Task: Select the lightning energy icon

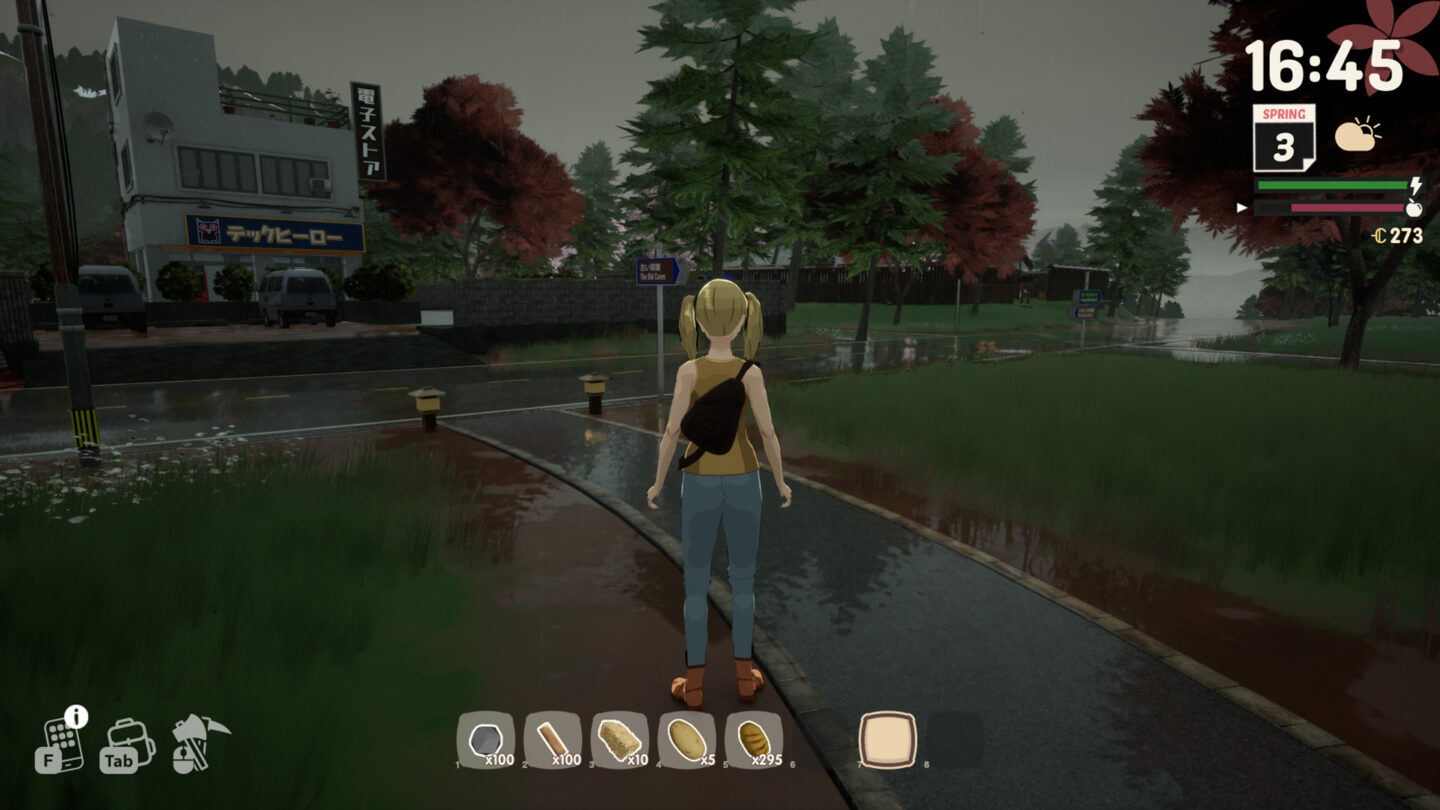Action: 1416,184
